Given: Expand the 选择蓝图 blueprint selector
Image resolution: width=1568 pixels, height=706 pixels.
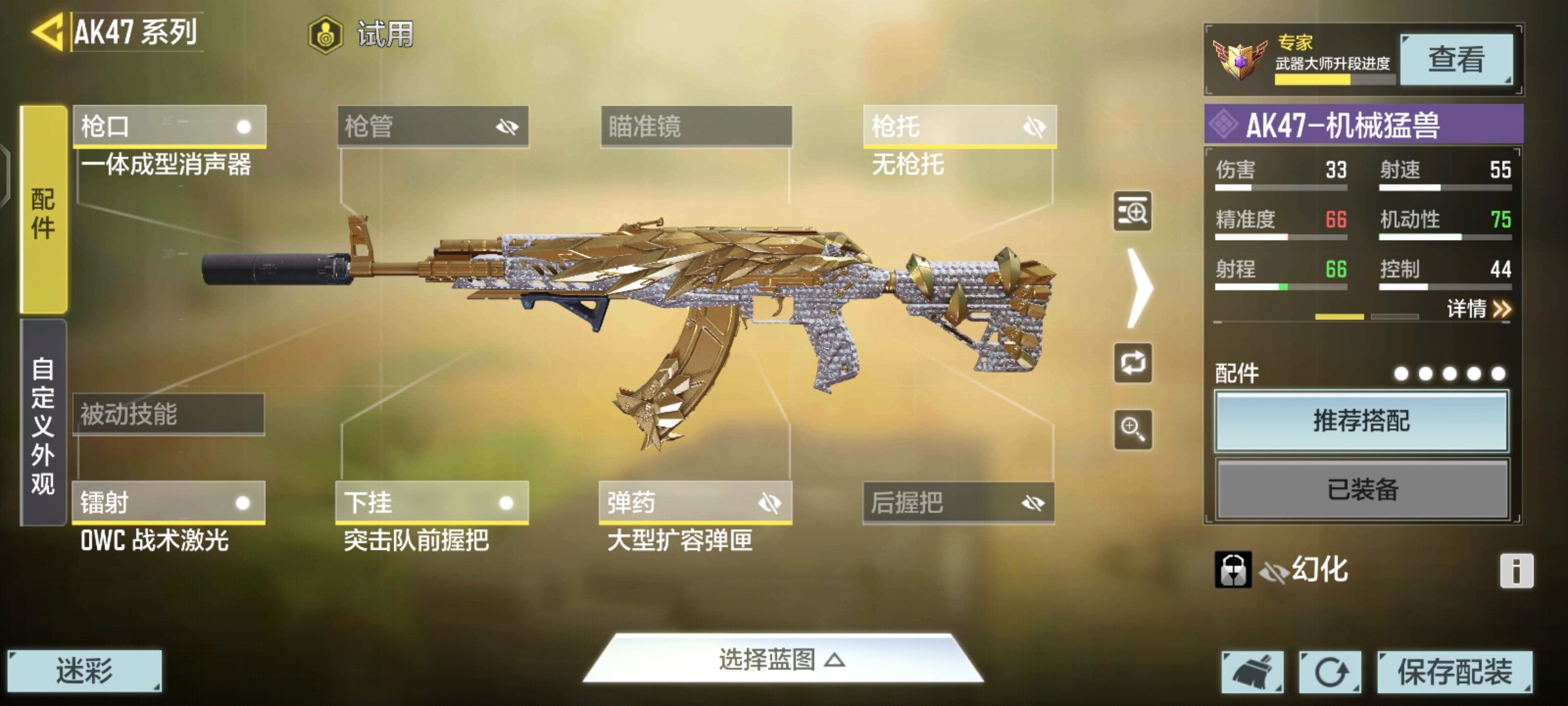Looking at the screenshot, I should tap(782, 660).
